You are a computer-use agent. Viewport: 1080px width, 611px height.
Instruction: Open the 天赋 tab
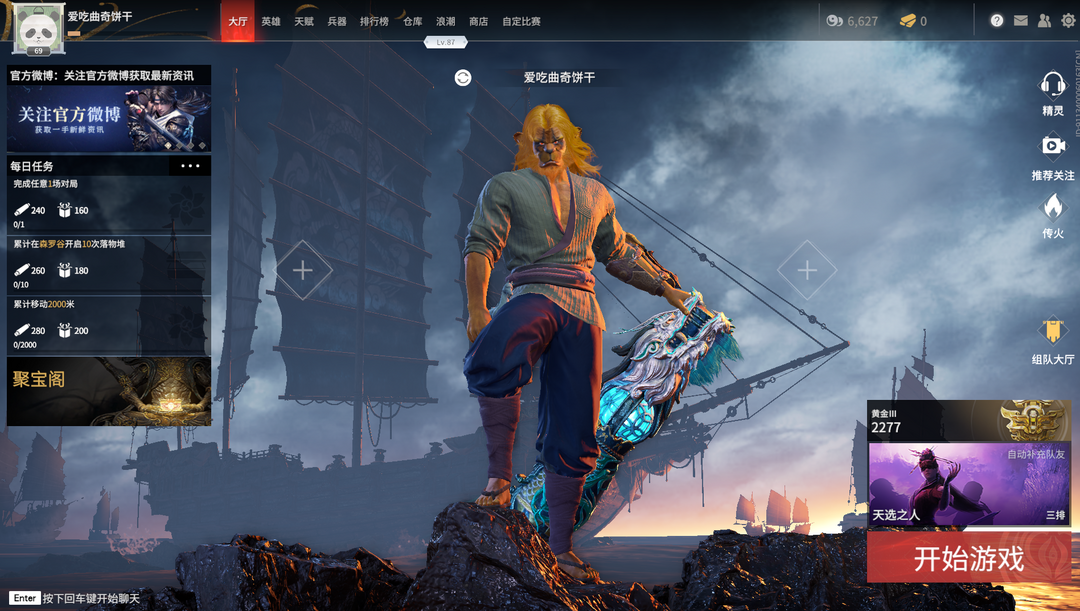click(304, 21)
